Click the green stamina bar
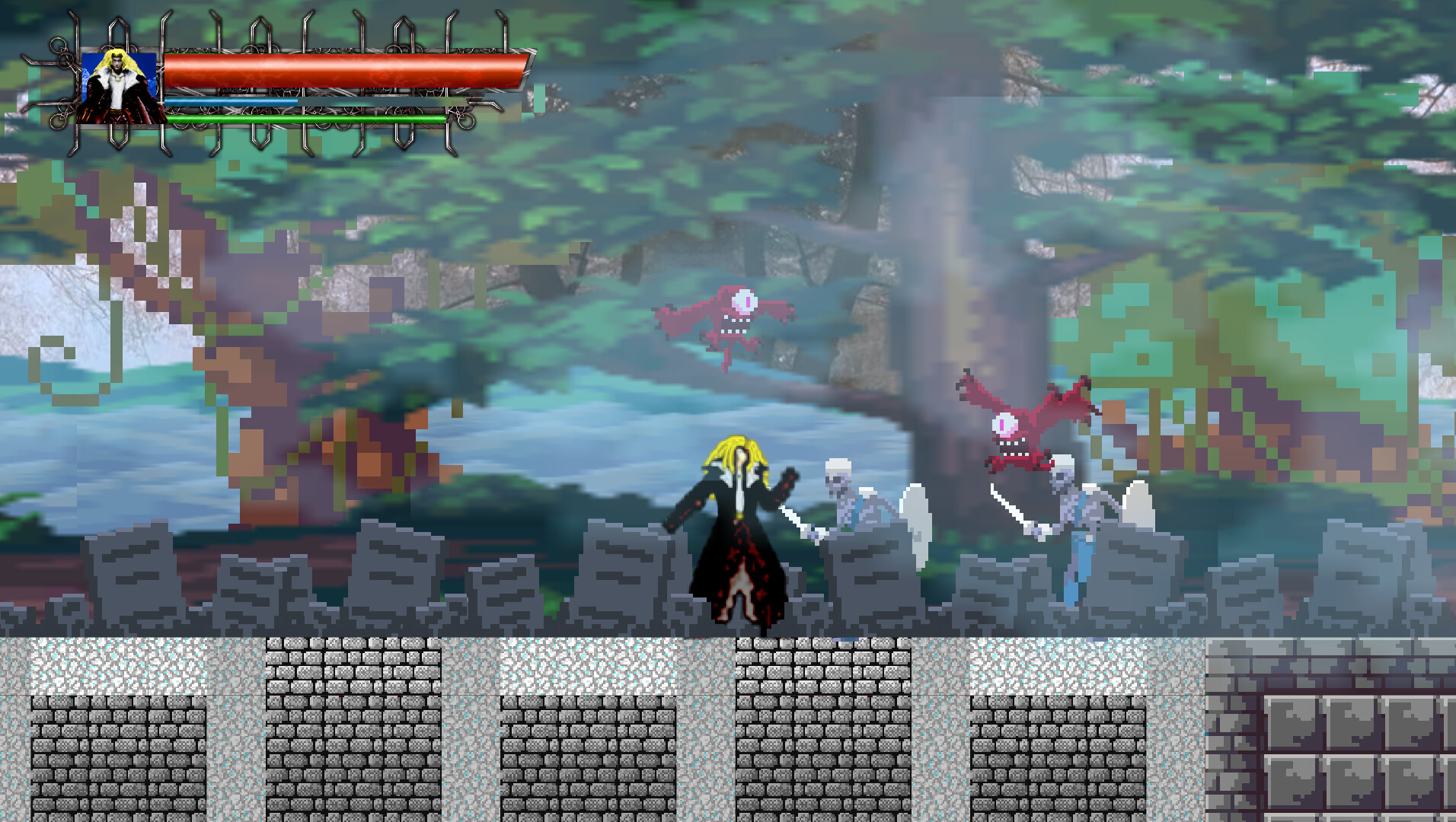The width and height of the screenshot is (1456, 822). pos(305,119)
